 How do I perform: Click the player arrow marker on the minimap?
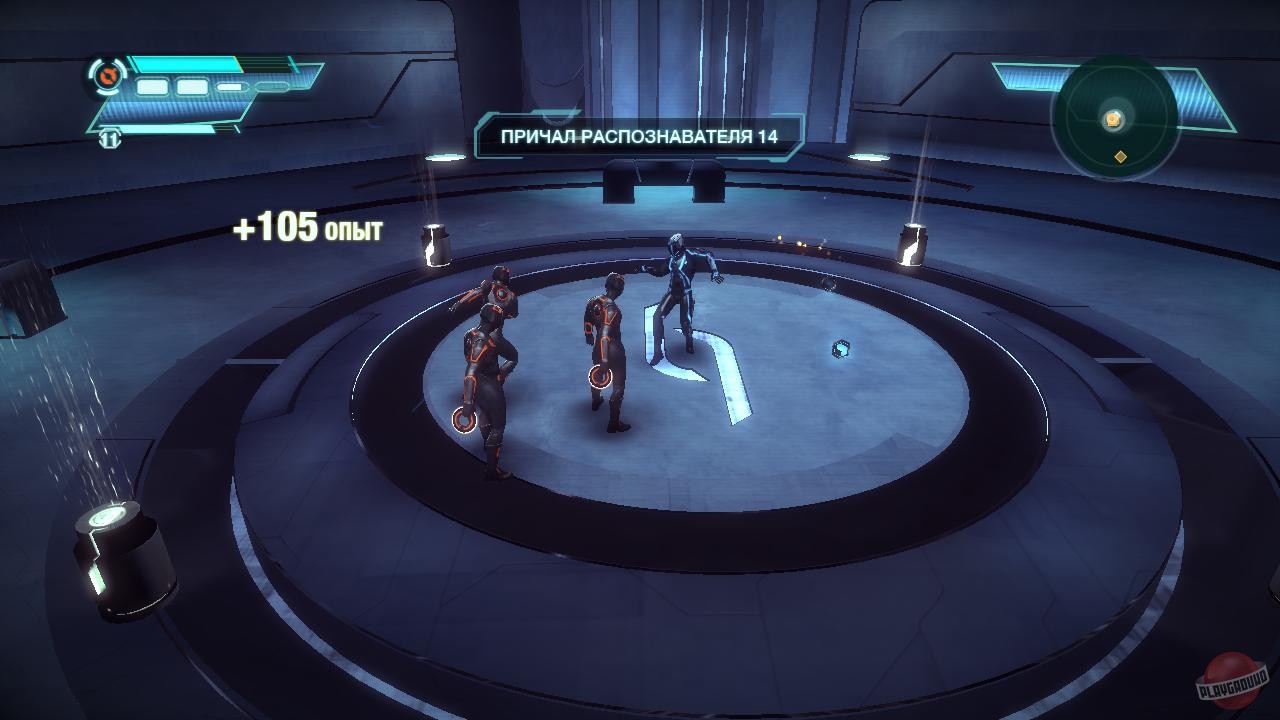[x=1112, y=117]
